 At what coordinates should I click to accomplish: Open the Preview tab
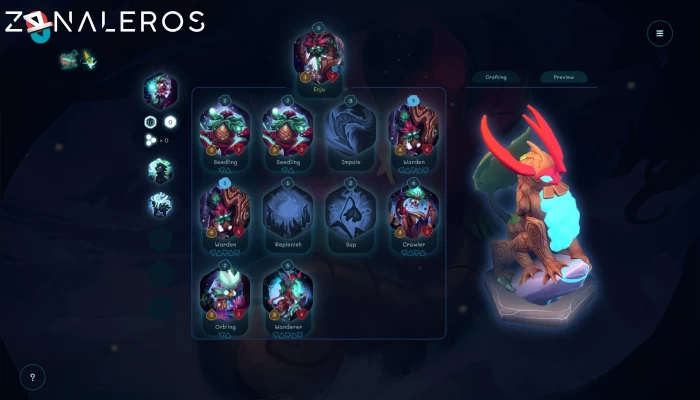click(563, 77)
